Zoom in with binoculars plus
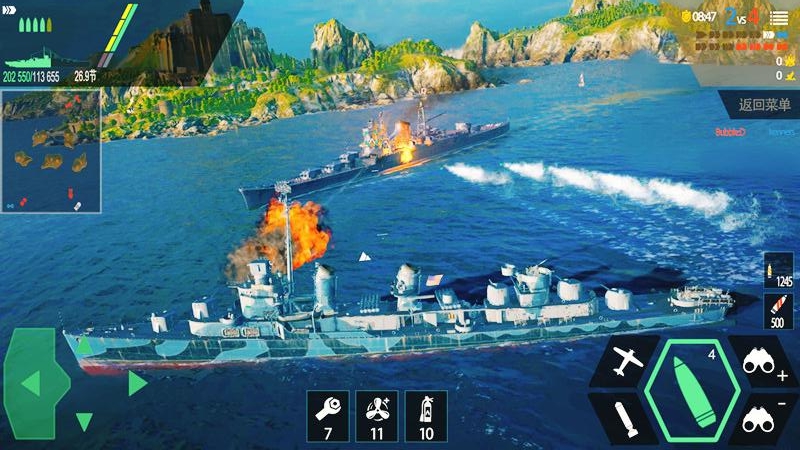The height and width of the screenshot is (450, 800). (765, 361)
